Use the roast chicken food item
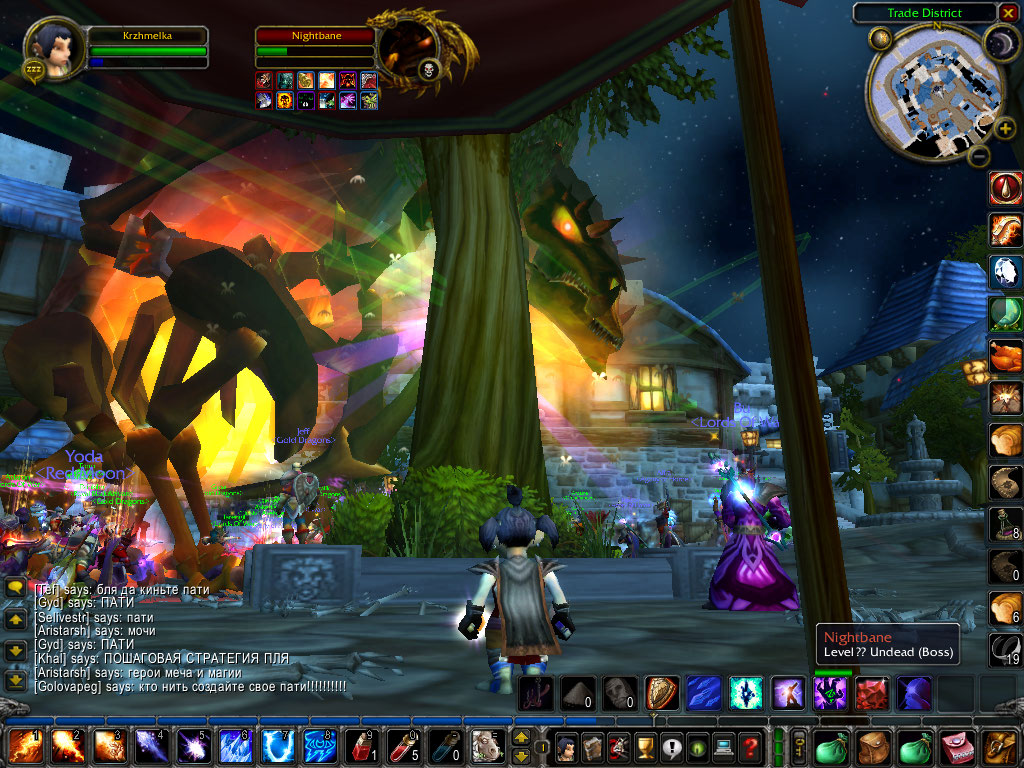 point(1004,356)
